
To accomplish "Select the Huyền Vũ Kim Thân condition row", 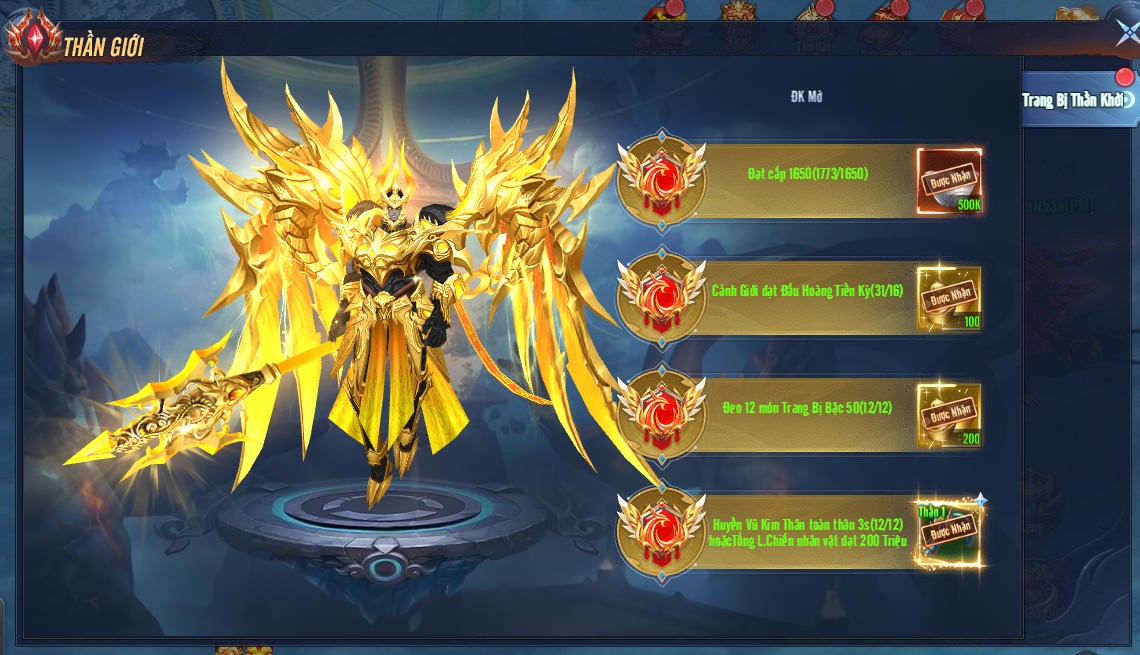I will tap(808, 532).
